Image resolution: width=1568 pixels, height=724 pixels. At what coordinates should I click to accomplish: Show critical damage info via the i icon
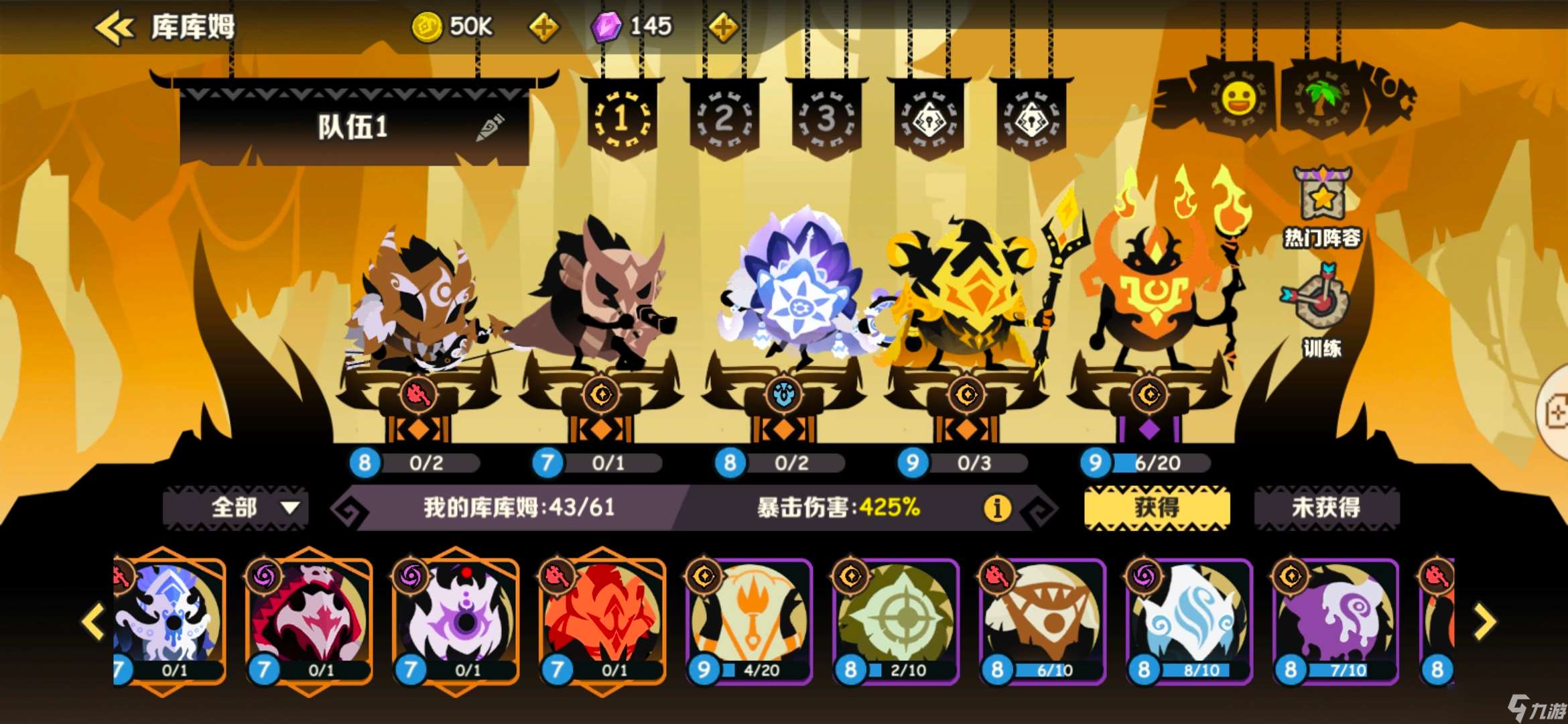pos(996,508)
